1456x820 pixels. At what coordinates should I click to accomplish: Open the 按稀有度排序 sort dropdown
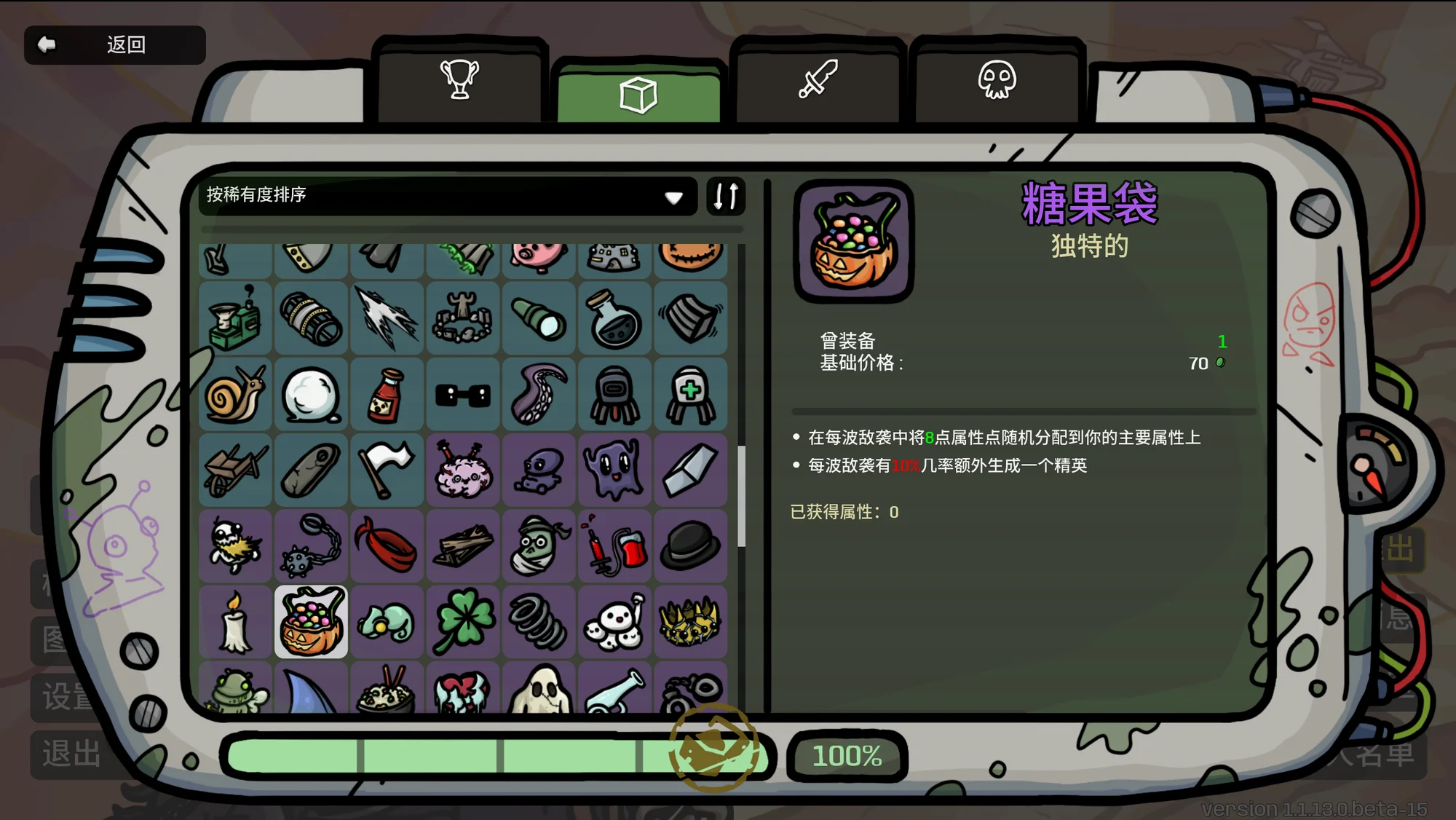pos(446,195)
